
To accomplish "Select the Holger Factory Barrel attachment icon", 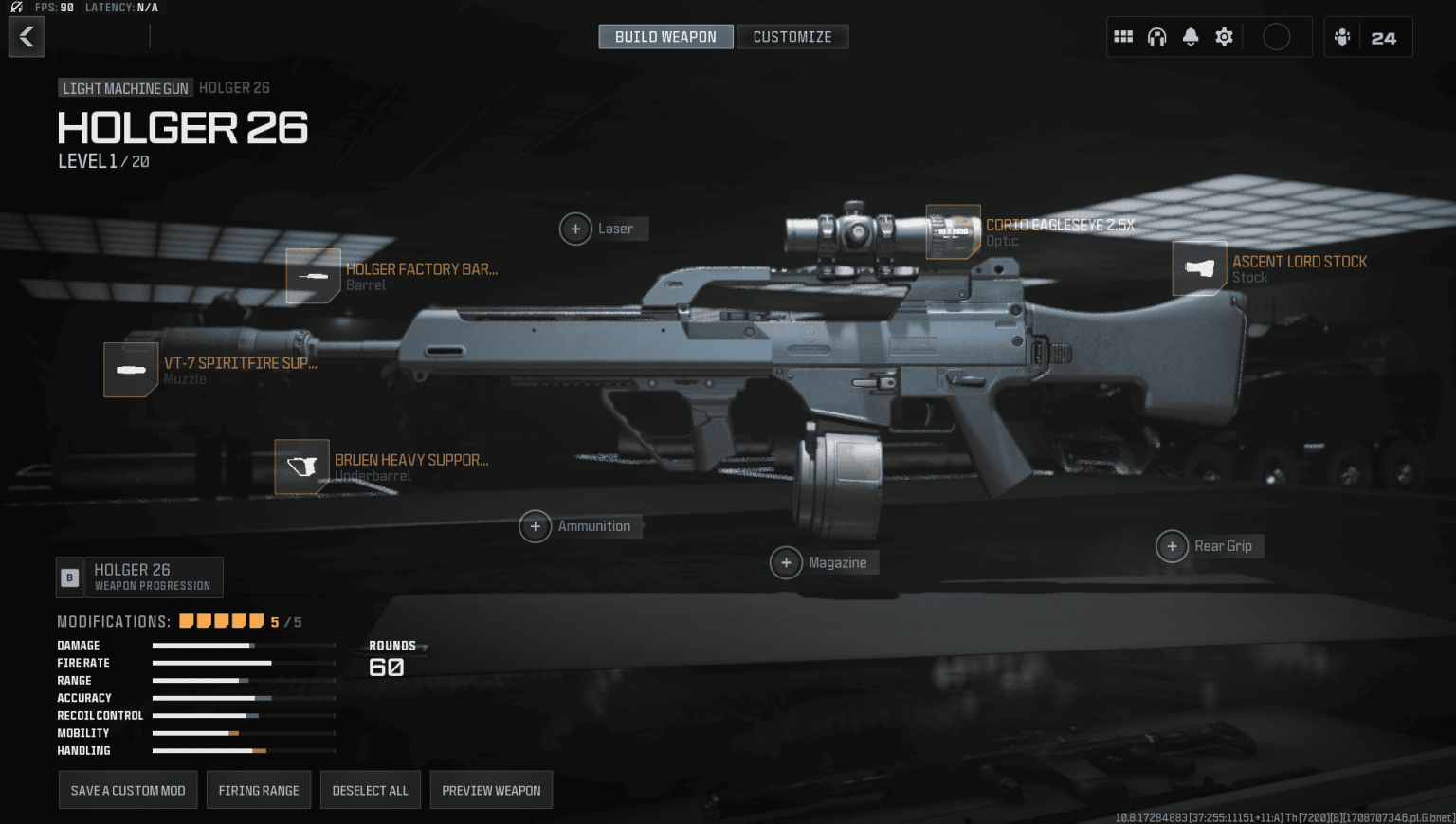I will (x=314, y=276).
